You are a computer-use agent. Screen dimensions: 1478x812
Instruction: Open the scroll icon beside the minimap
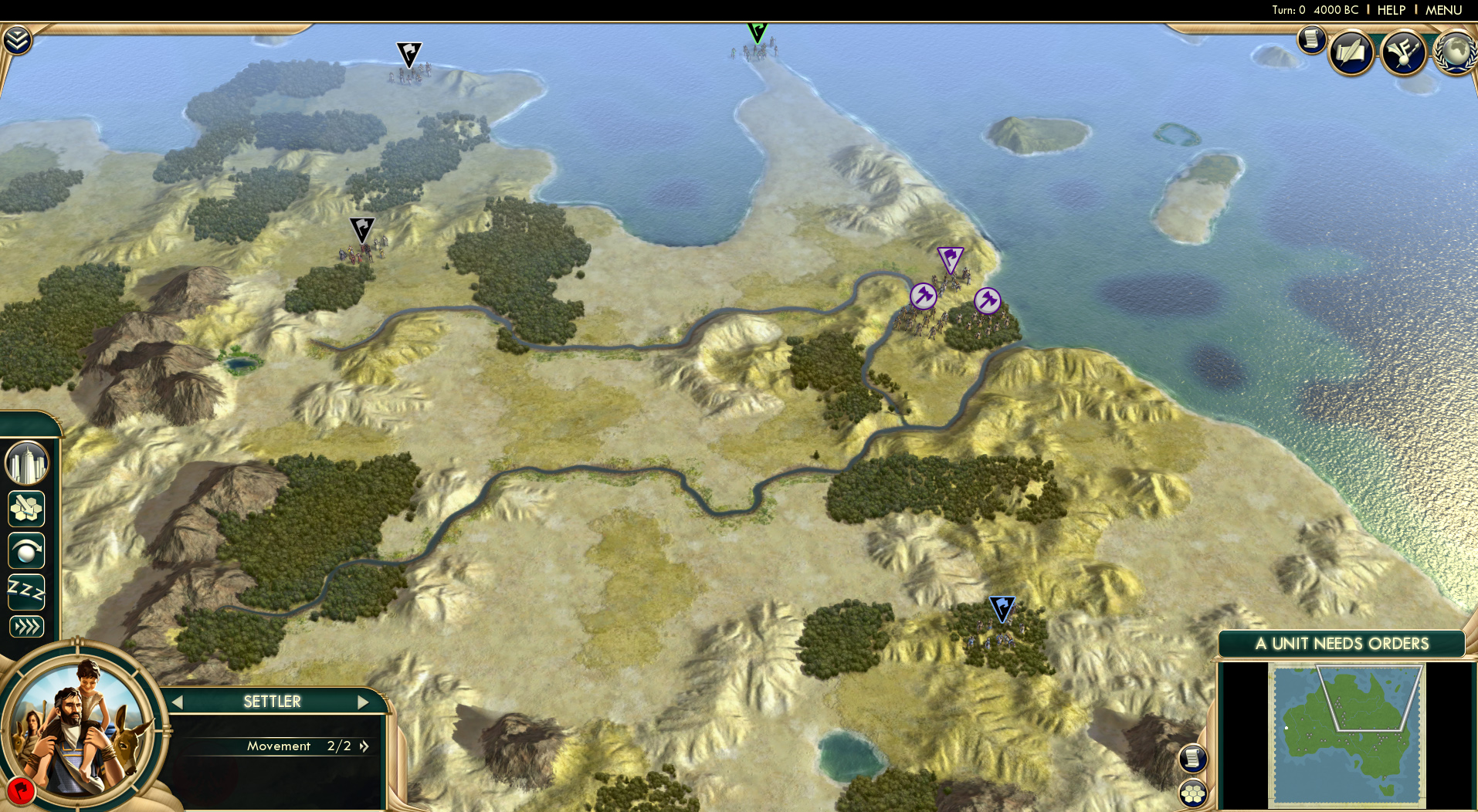tap(1193, 759)
